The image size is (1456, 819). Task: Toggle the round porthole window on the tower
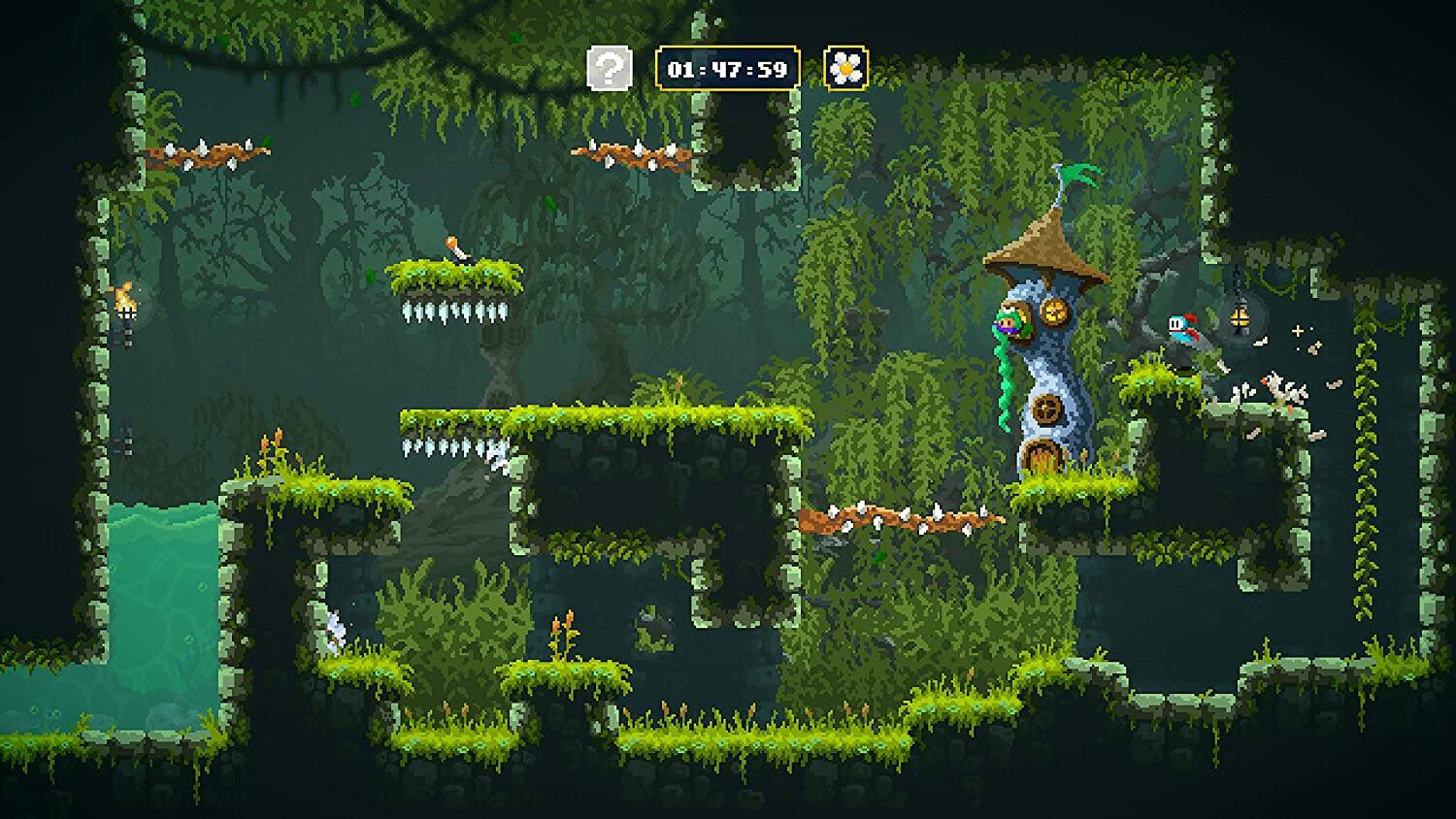tap(1046, 409)
